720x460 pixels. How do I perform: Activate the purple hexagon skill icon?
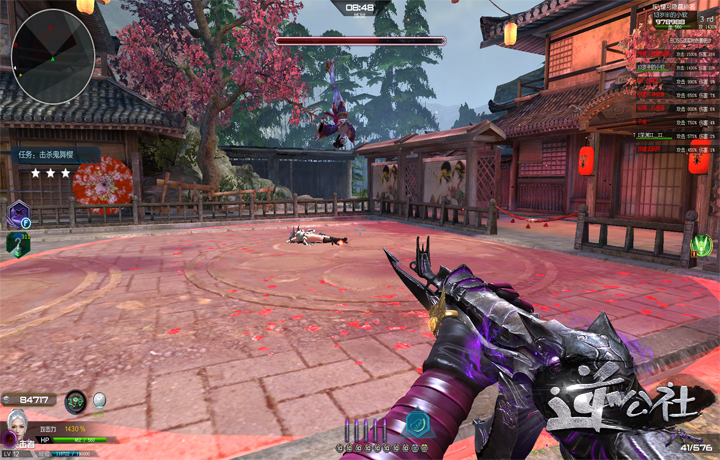(18, 213)
